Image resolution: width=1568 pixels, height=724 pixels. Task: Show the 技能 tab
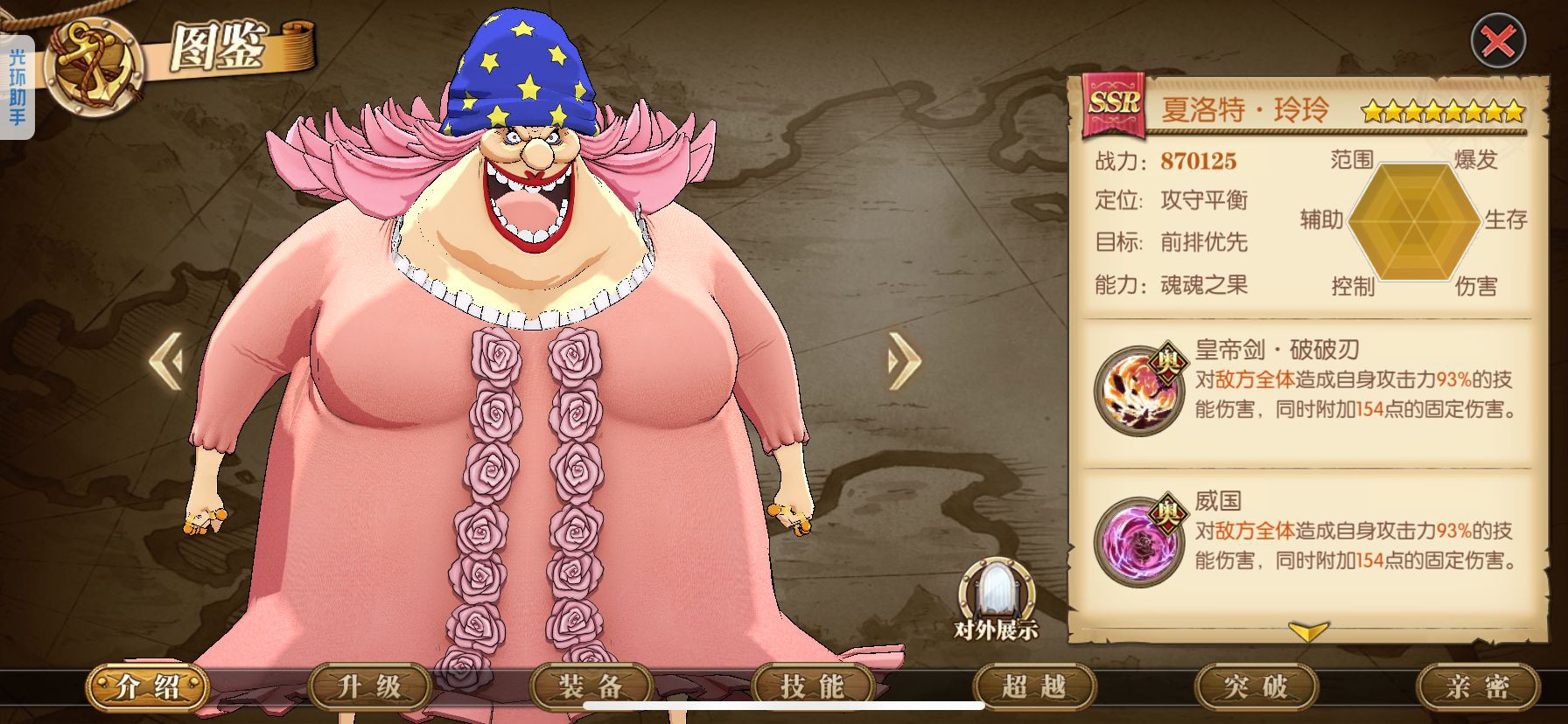click(812, 686)
